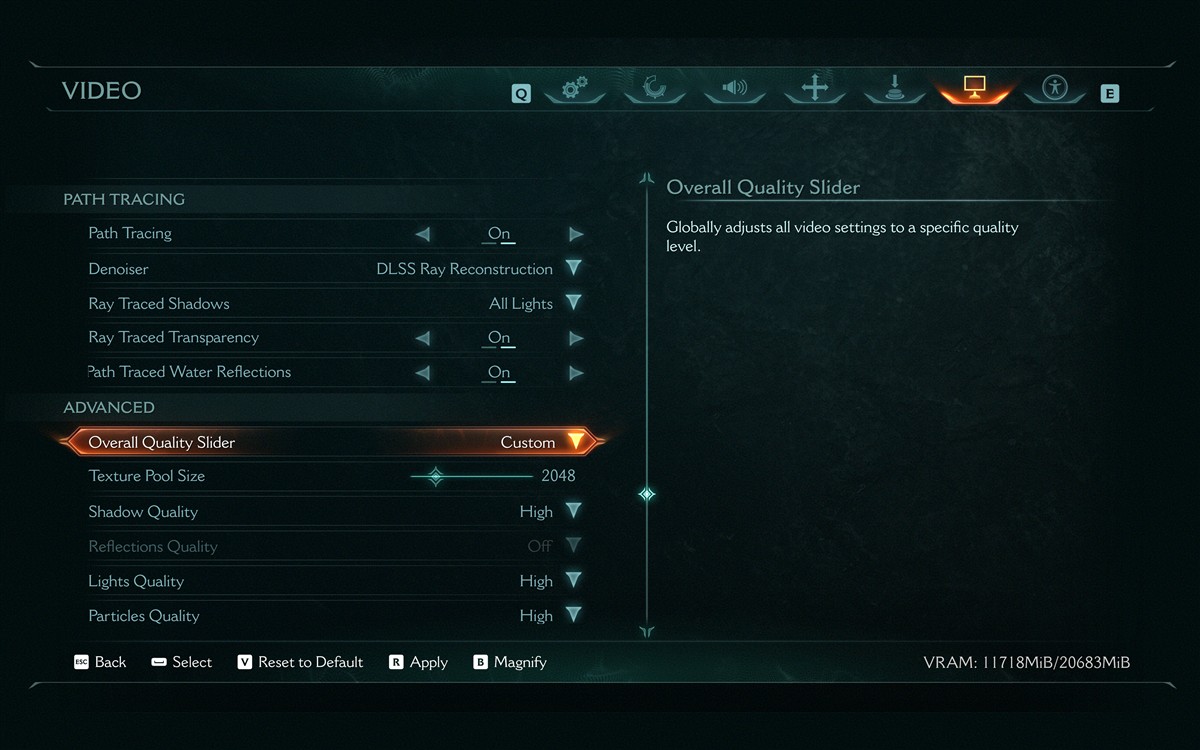Click left arrow for Path Traced Water Reflections
This screenshot has height=750, width=1200.
point(422,373)
